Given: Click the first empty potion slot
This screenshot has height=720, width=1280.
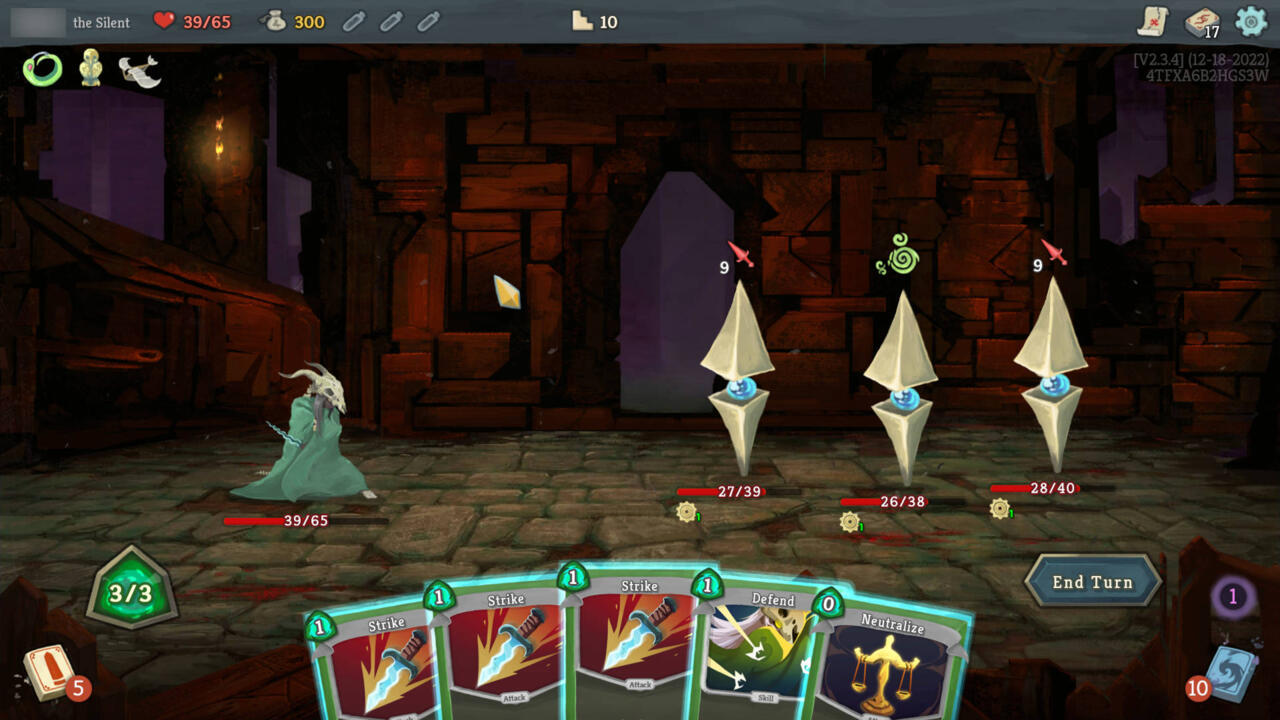Looking at the screenshot, I should [352, 20].
